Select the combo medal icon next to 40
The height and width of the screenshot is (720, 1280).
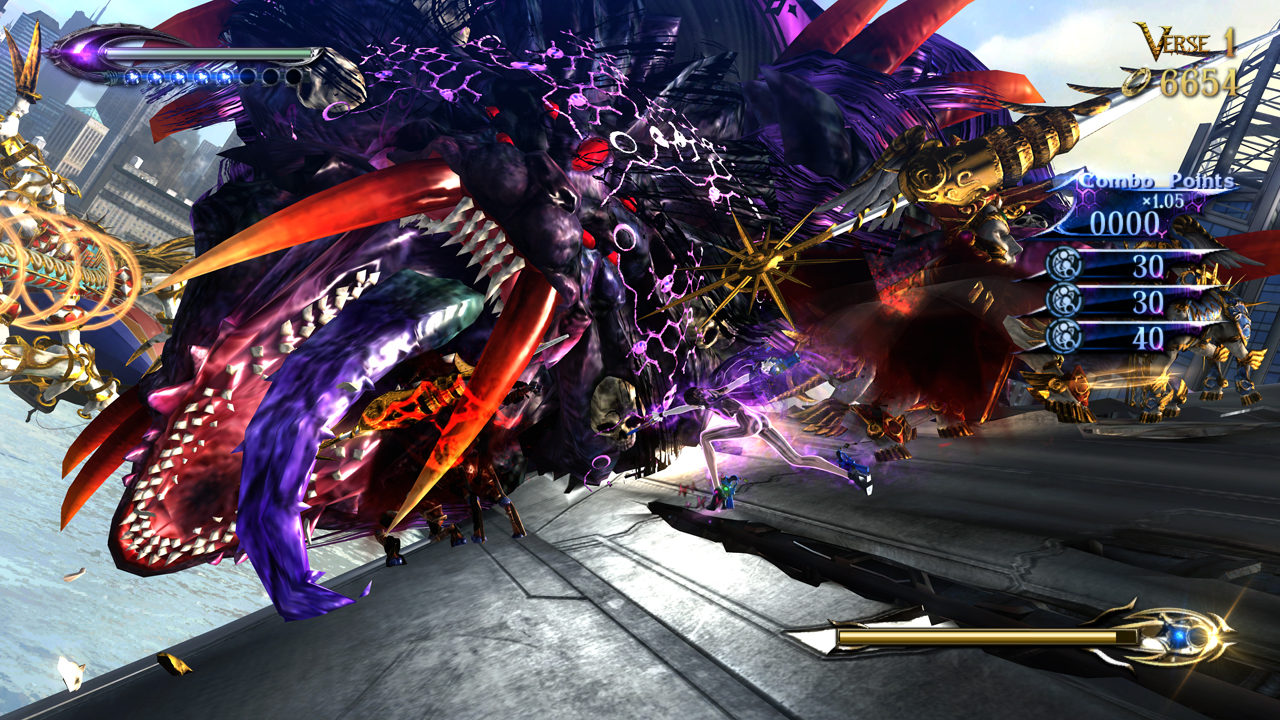tap(1065, 336)
